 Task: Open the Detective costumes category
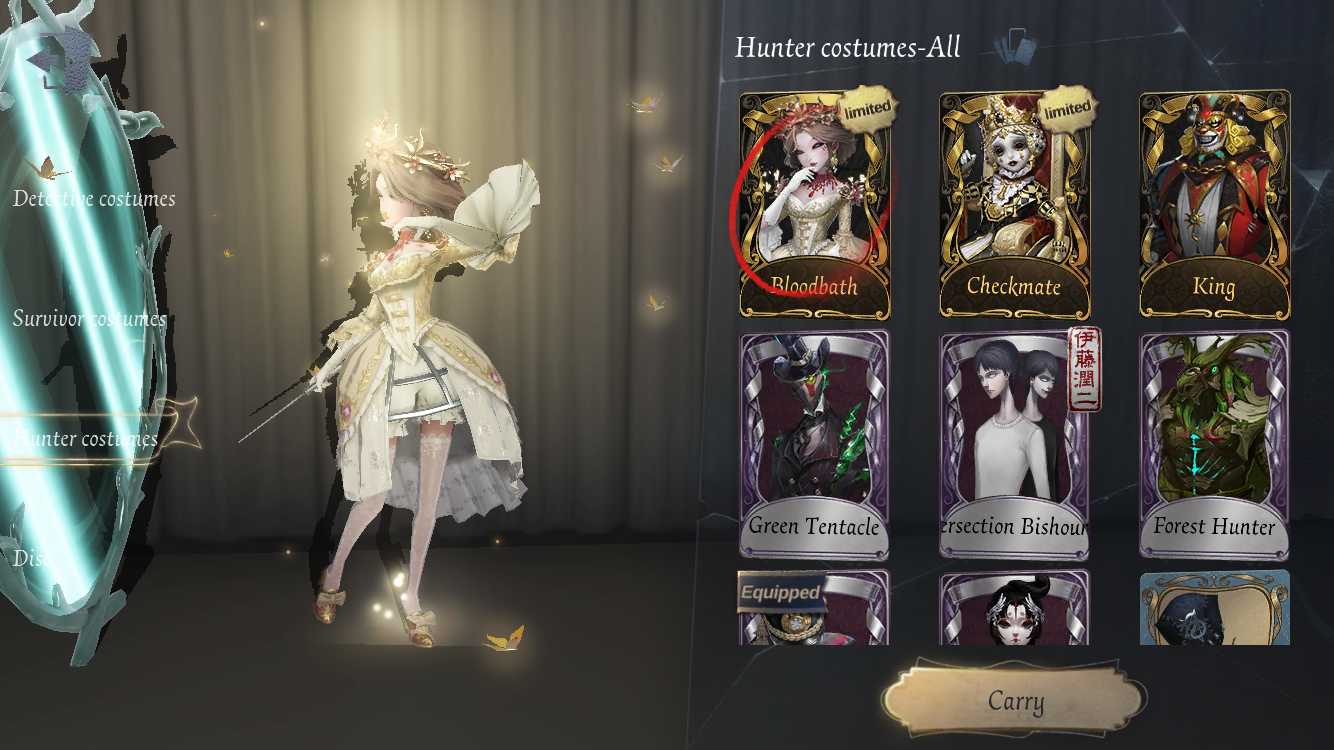94,199
